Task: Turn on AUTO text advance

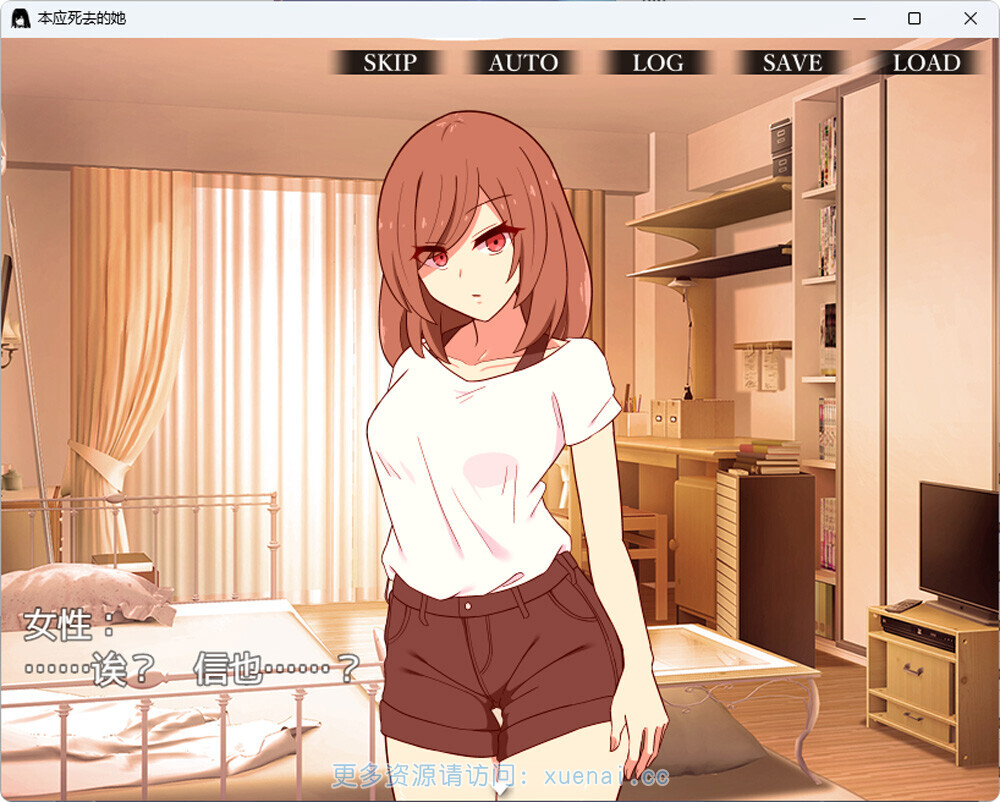Action: (523, 62)
